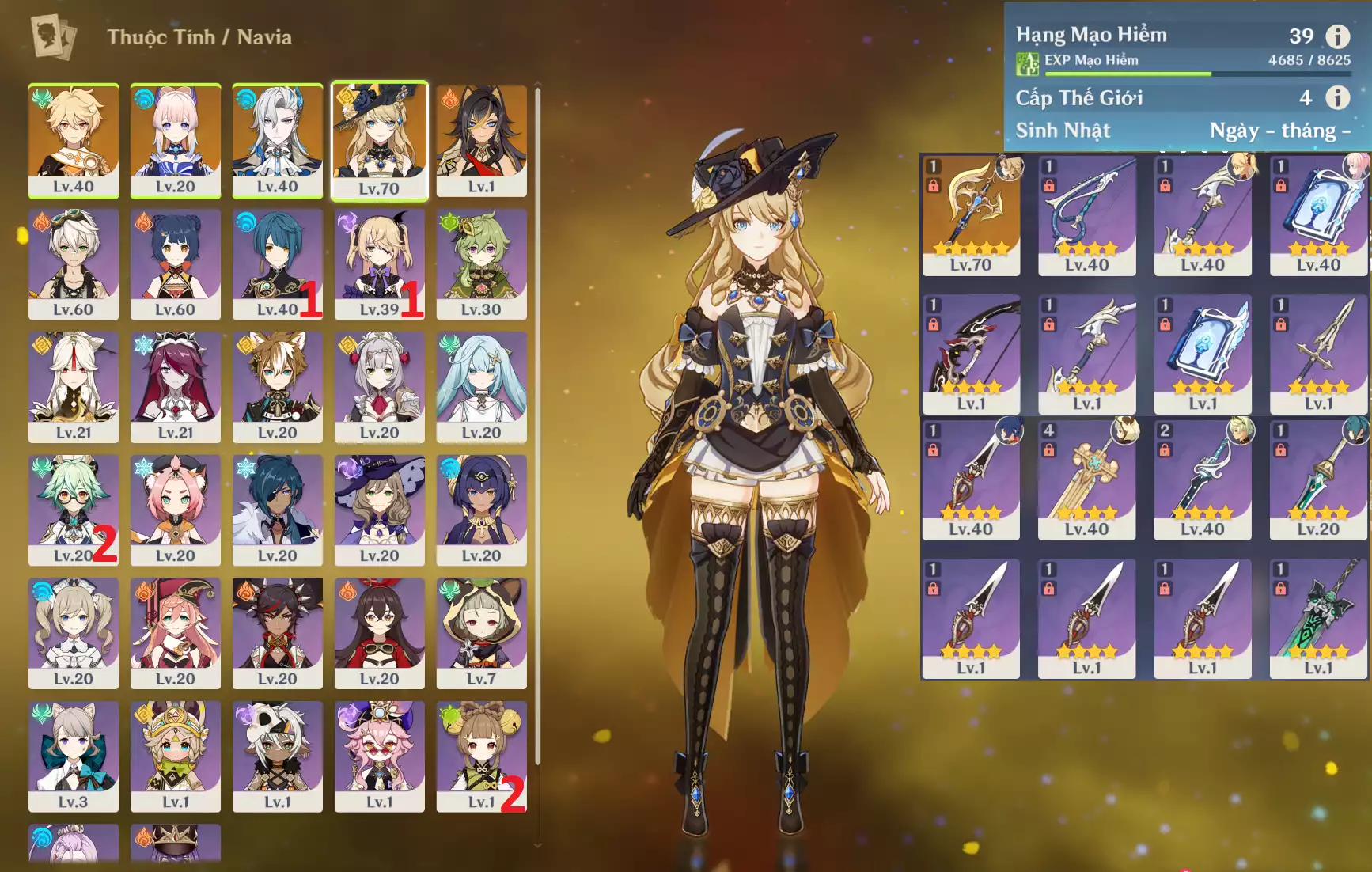Pick Dehya's Lv.1 portrait

click(481, 140)
